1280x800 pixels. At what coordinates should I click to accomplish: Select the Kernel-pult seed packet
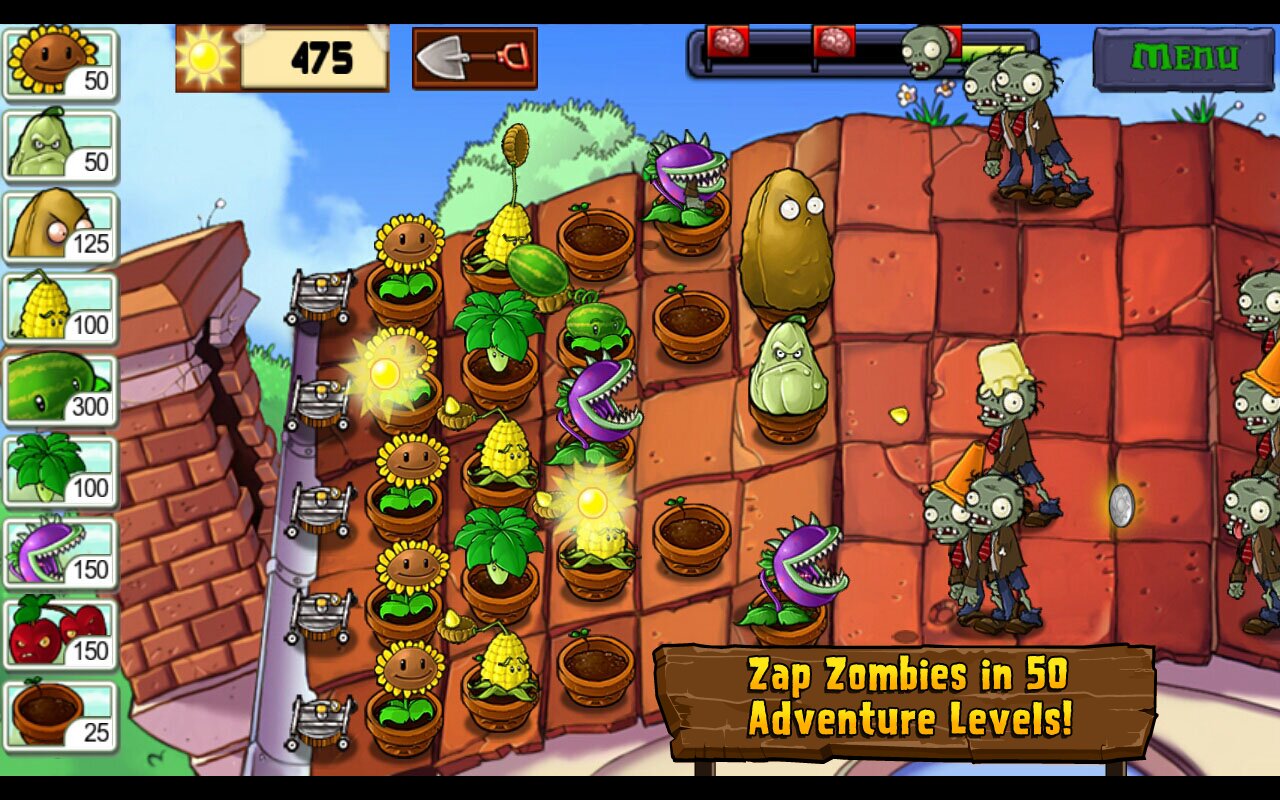coord(60,309)
